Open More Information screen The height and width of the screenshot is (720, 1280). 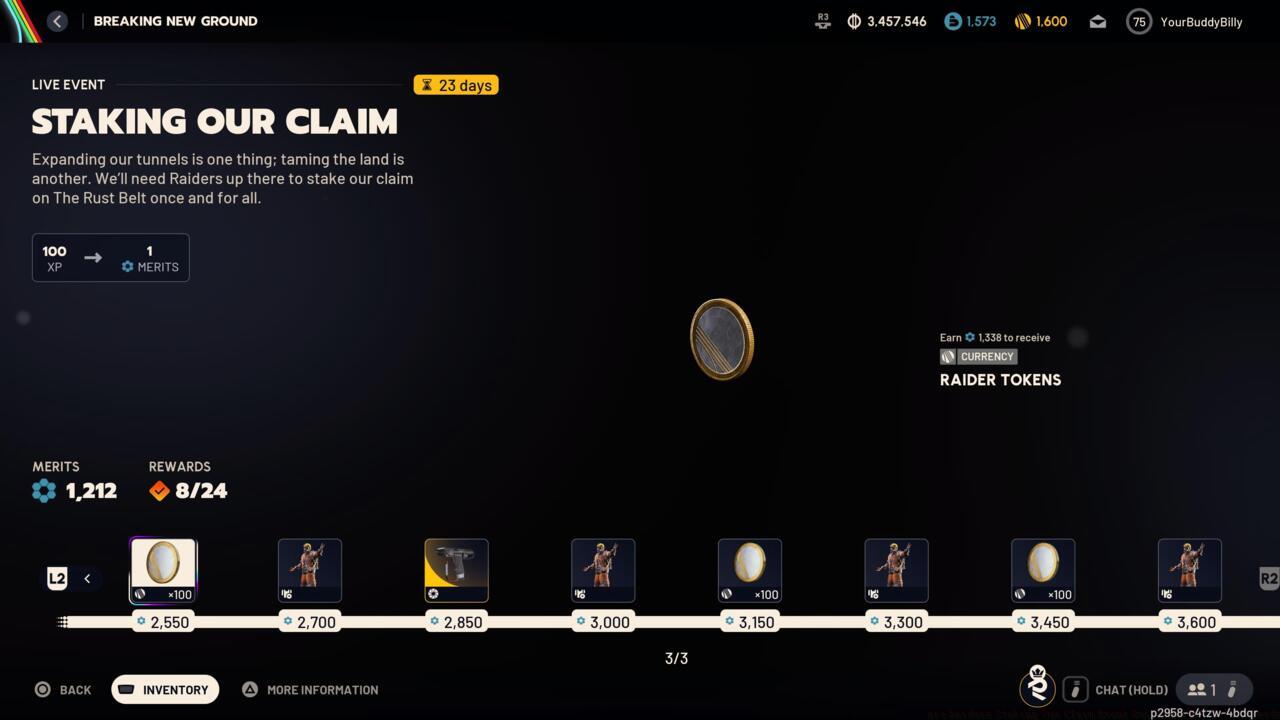coord(310,689)
